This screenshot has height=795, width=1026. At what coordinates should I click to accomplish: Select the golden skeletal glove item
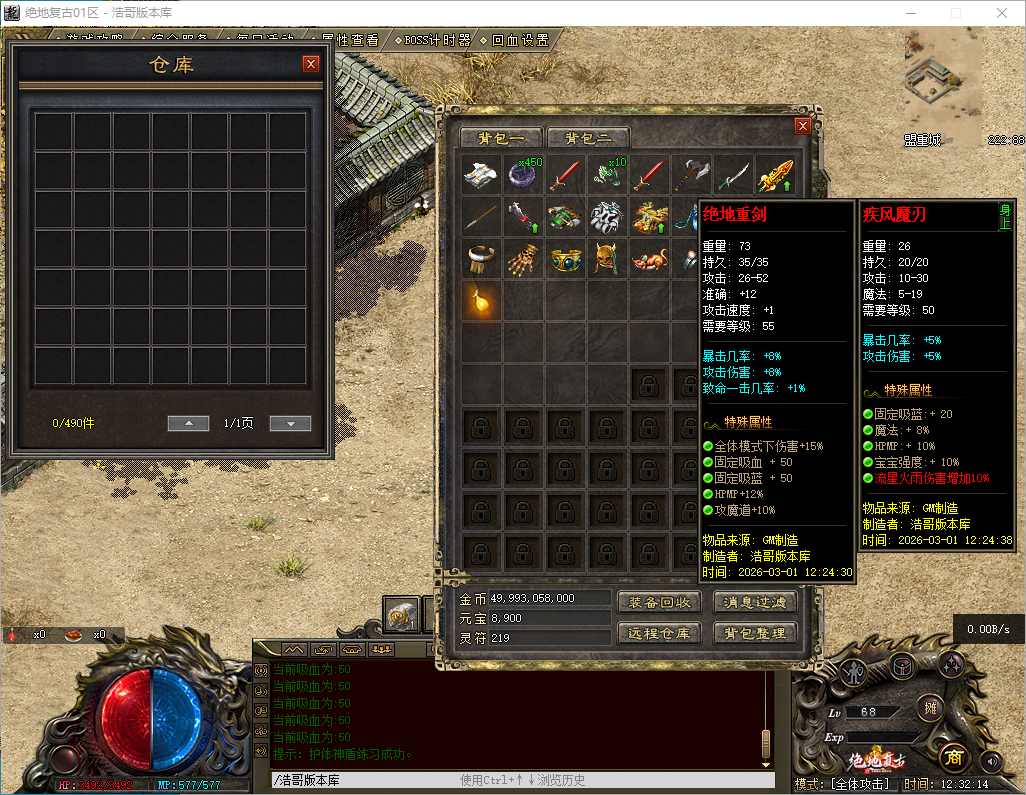pos(524,259)
